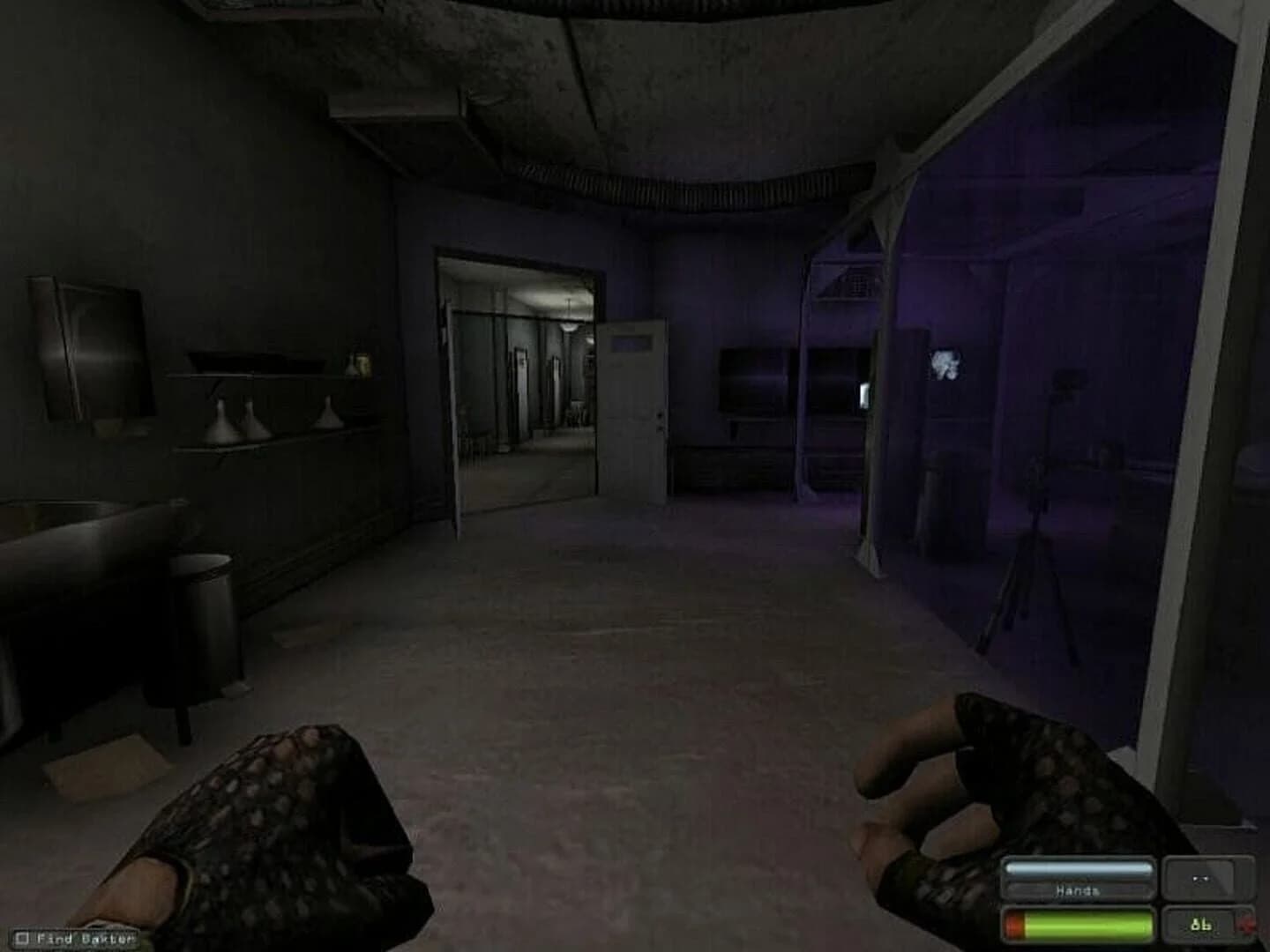Click the 66 counter display

pos(1199,926)
